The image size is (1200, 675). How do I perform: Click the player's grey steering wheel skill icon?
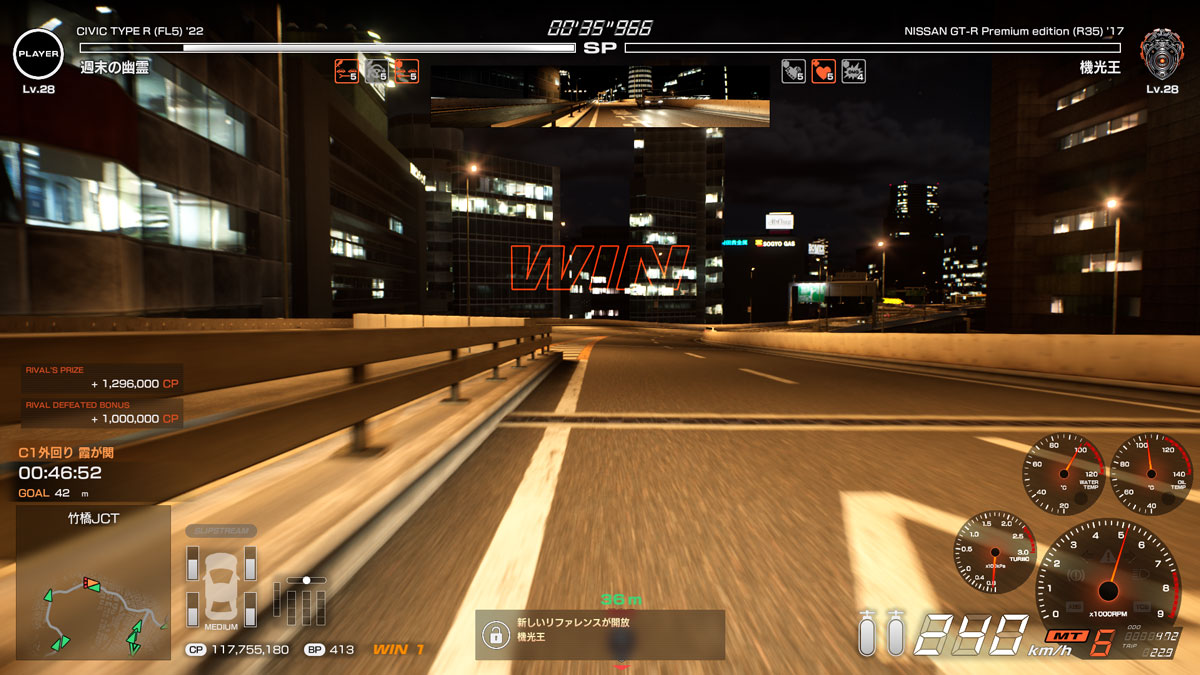coord(376,71)
